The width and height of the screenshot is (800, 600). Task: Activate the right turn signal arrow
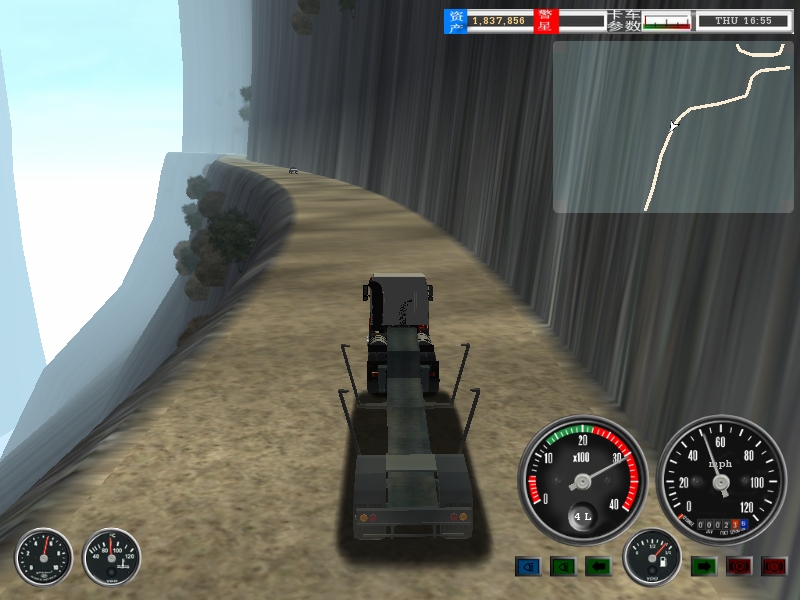coord(704,567)
